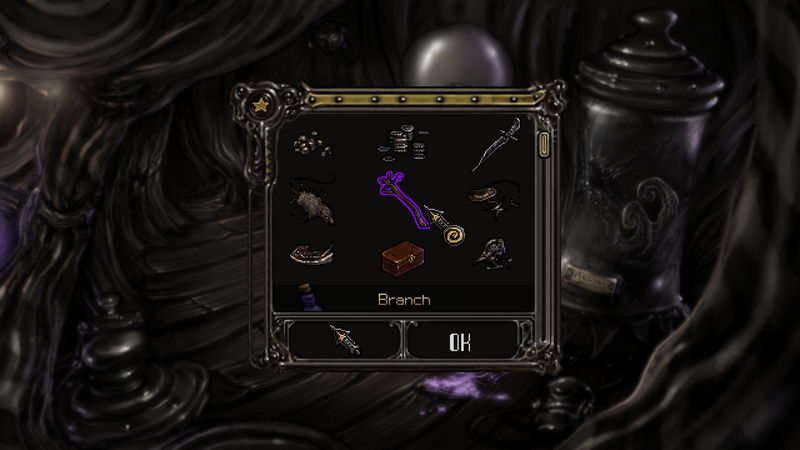Pick the purple potion bottle
The image size is (800, 450).
tap(308, 298)
